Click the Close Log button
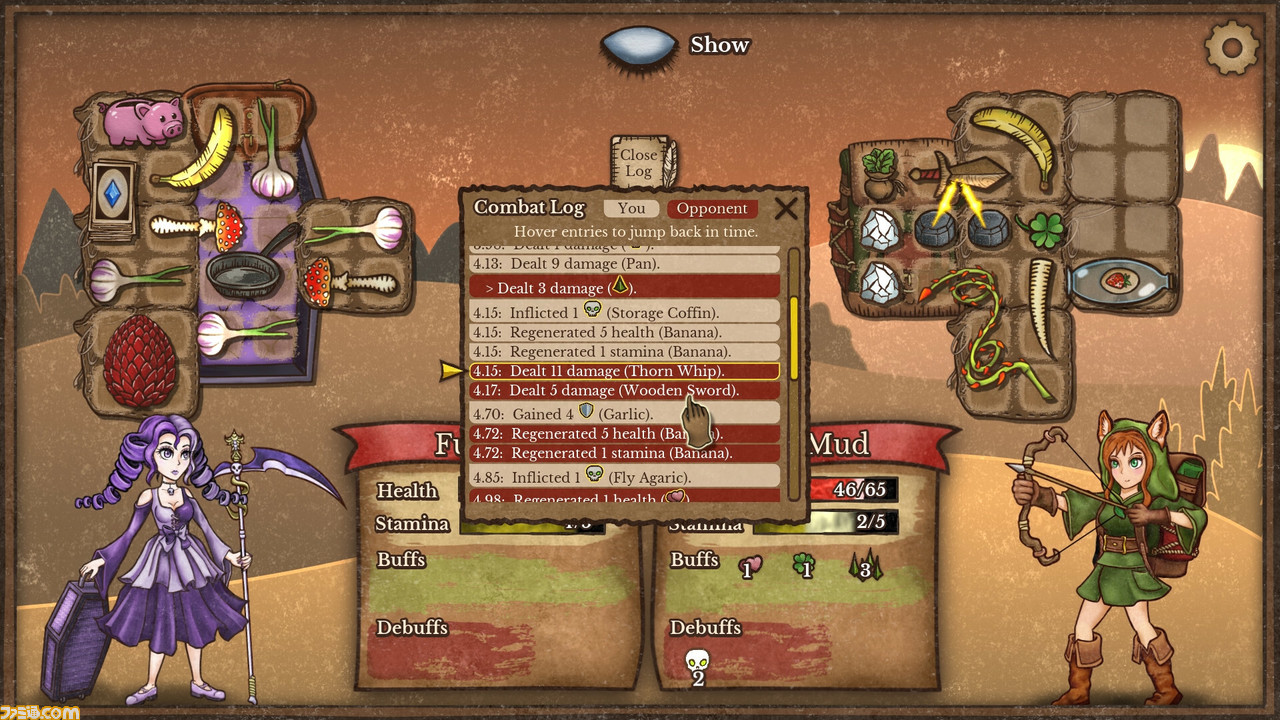Image resolution: width=1280 pixels, height=720 pixels. tap(639, 162)
